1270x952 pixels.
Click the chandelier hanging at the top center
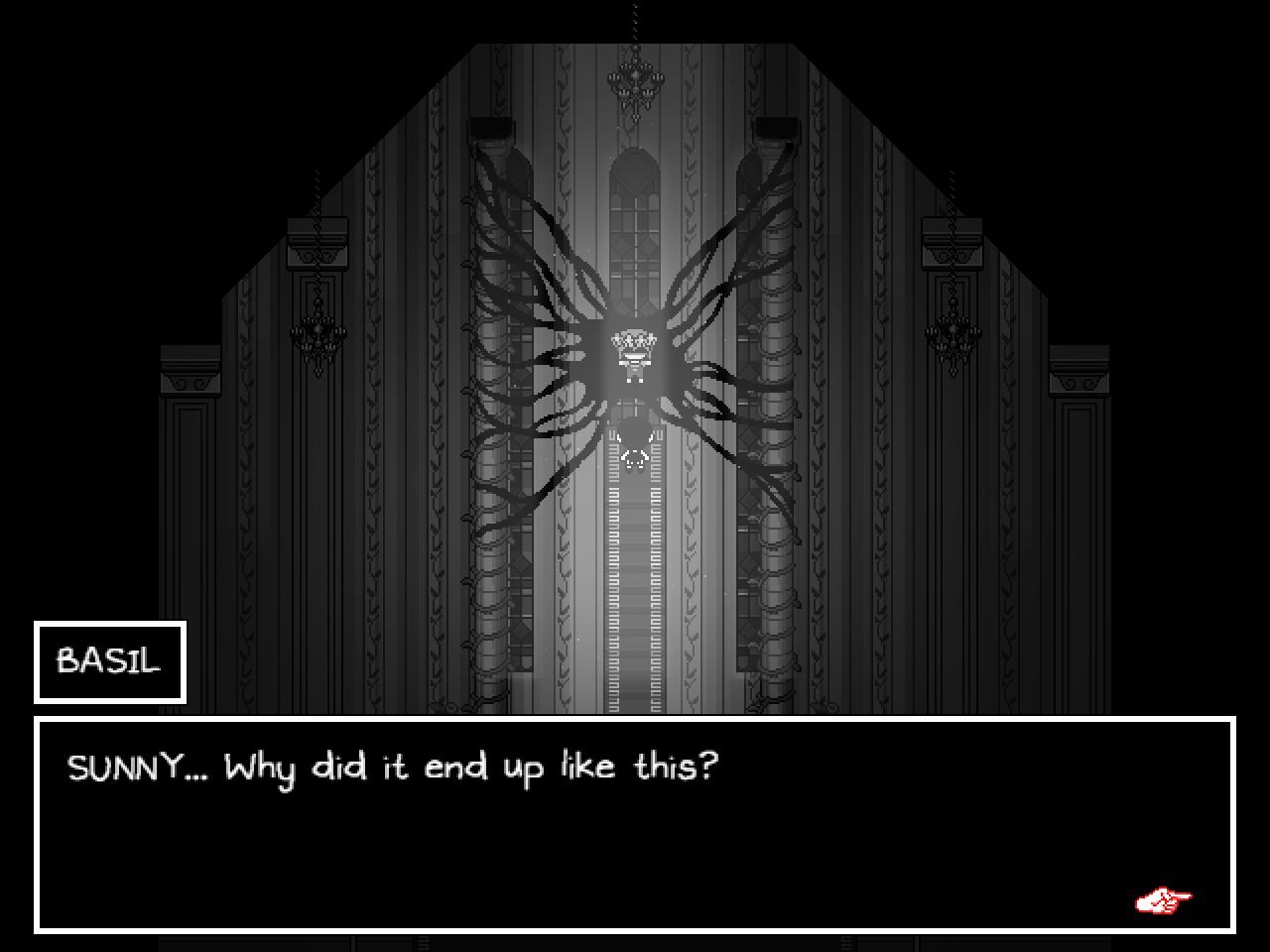634,79
